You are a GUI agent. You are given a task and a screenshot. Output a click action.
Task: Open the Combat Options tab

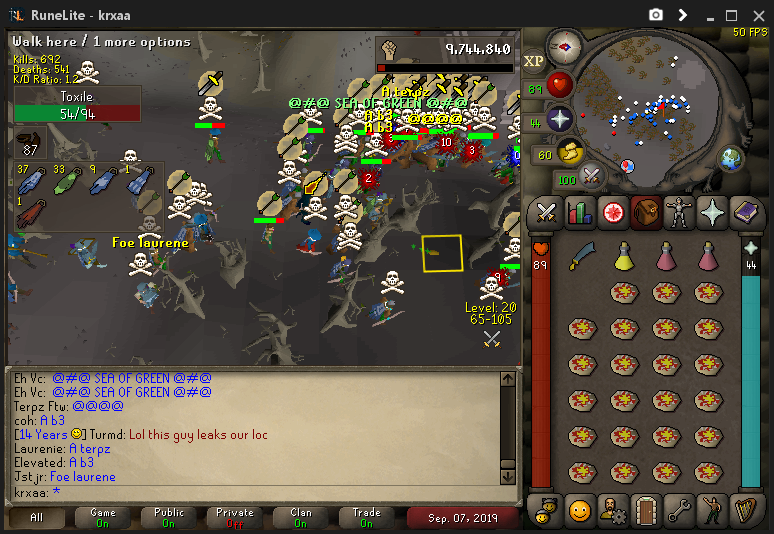click(546, 213)
